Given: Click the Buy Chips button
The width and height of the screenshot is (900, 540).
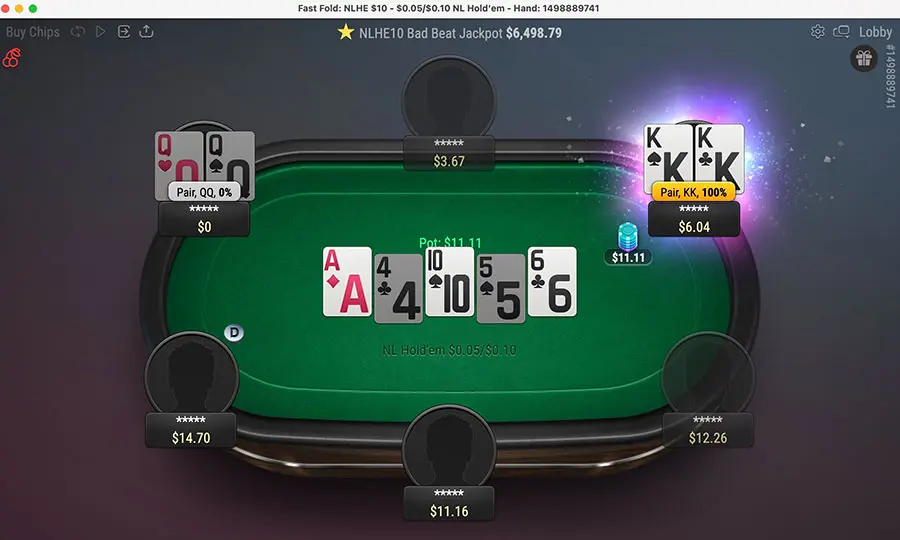Looking at the screenshot, I should [x=33, y=32].
